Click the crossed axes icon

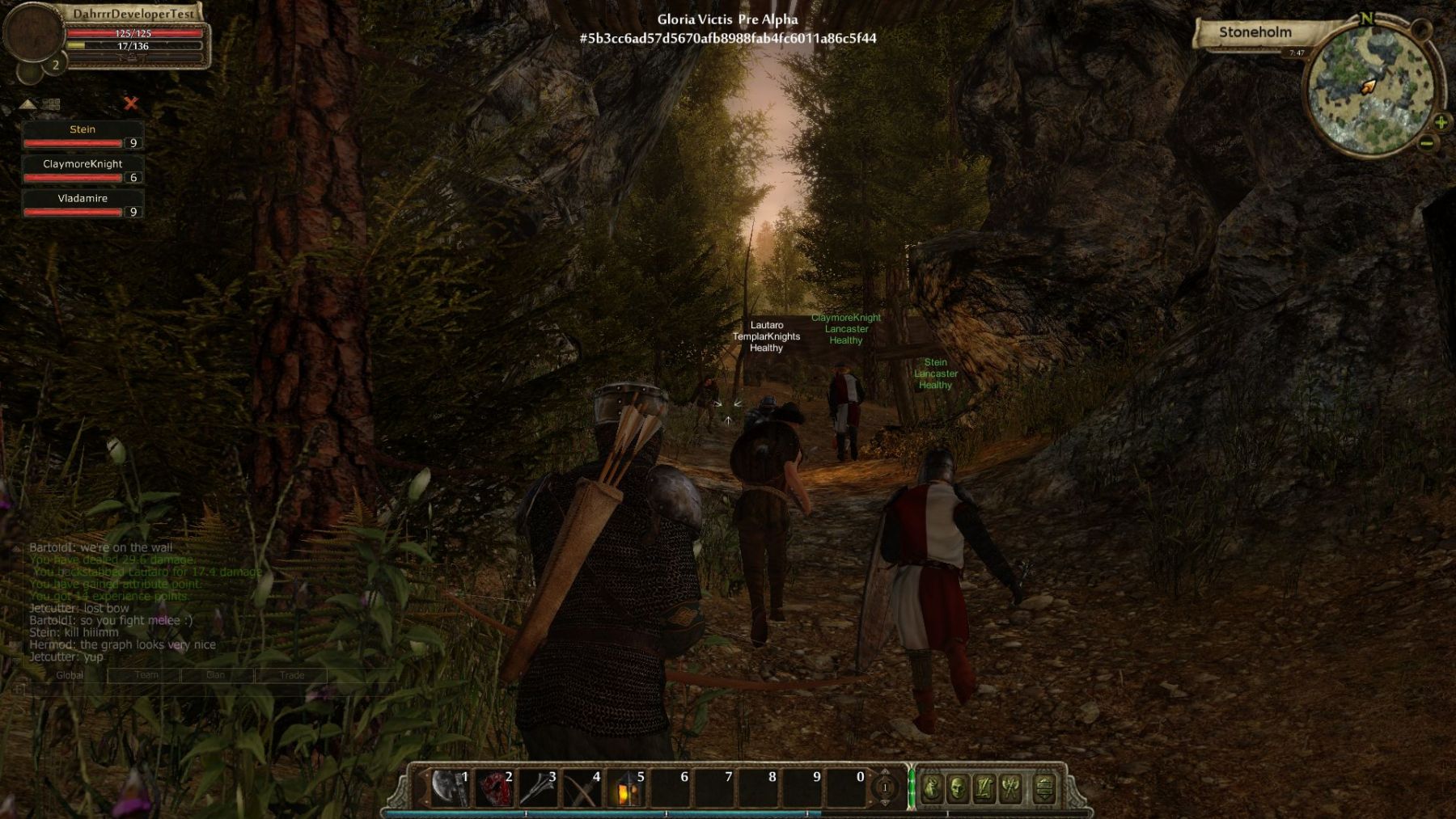1011,788
